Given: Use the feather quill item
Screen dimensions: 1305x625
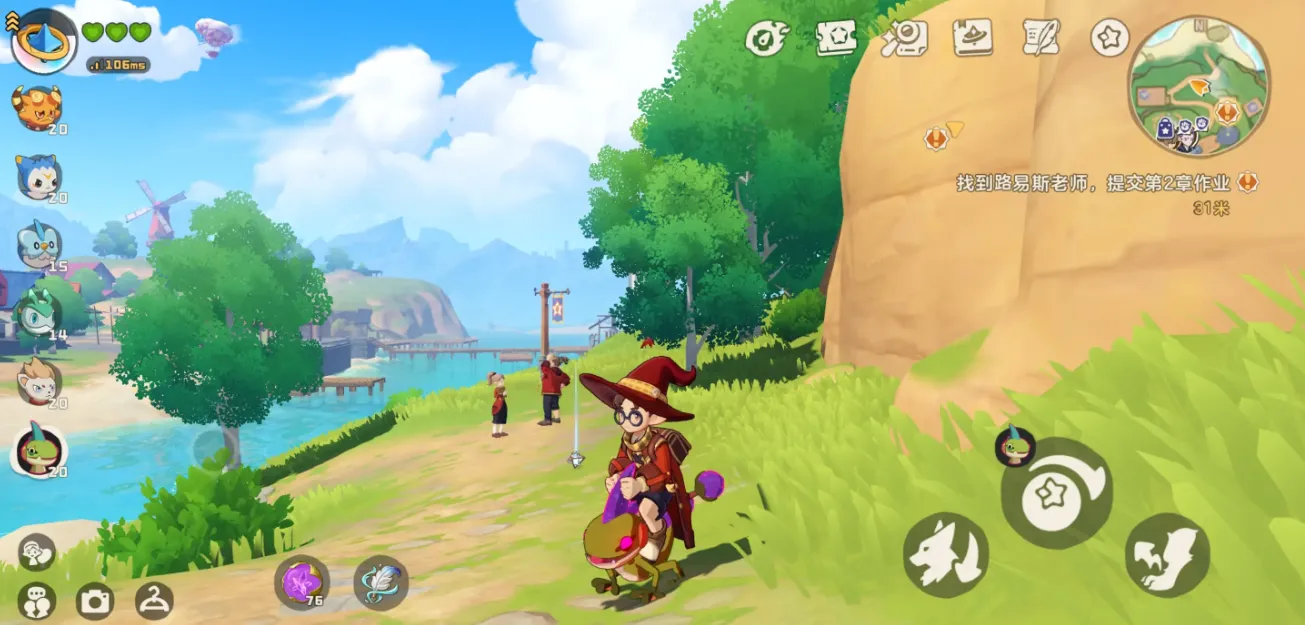Looking at the screenshot, I should [x=381, y=582].
